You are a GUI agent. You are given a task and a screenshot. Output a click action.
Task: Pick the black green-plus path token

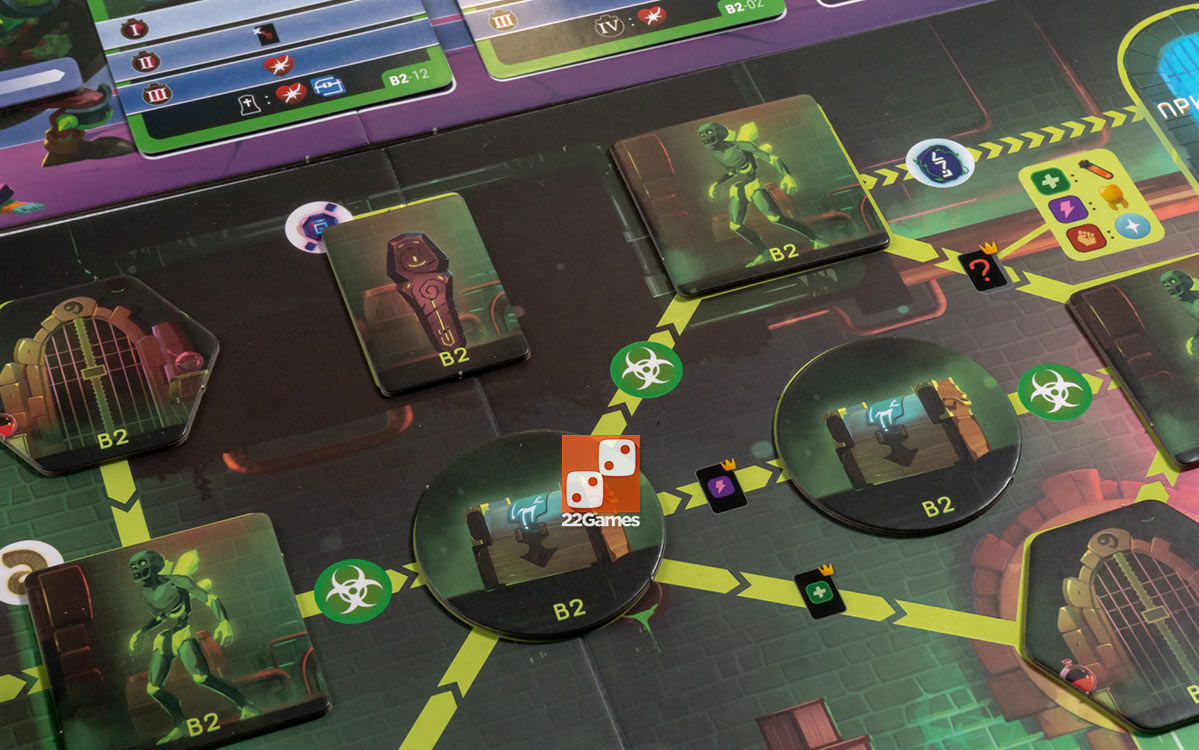click(820, 592)
